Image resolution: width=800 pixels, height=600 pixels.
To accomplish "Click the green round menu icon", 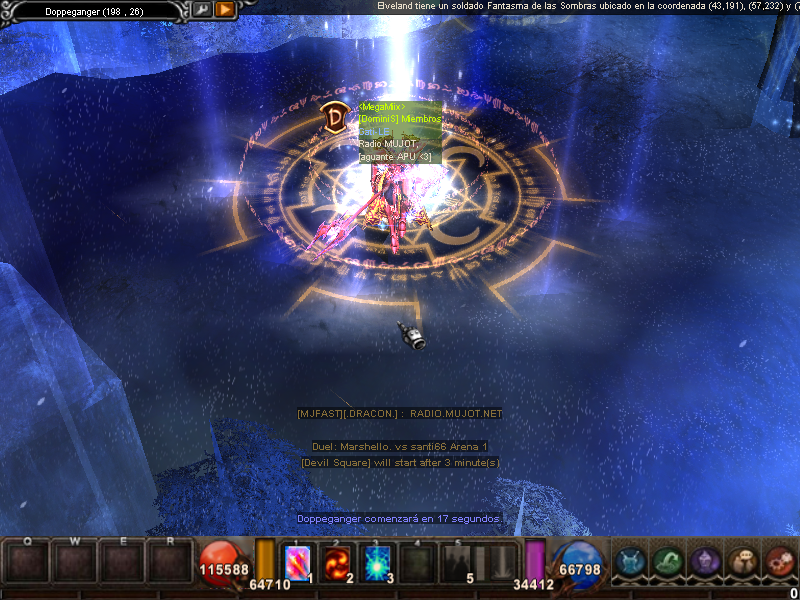I will pyautogui.click(x=667, y=562).
